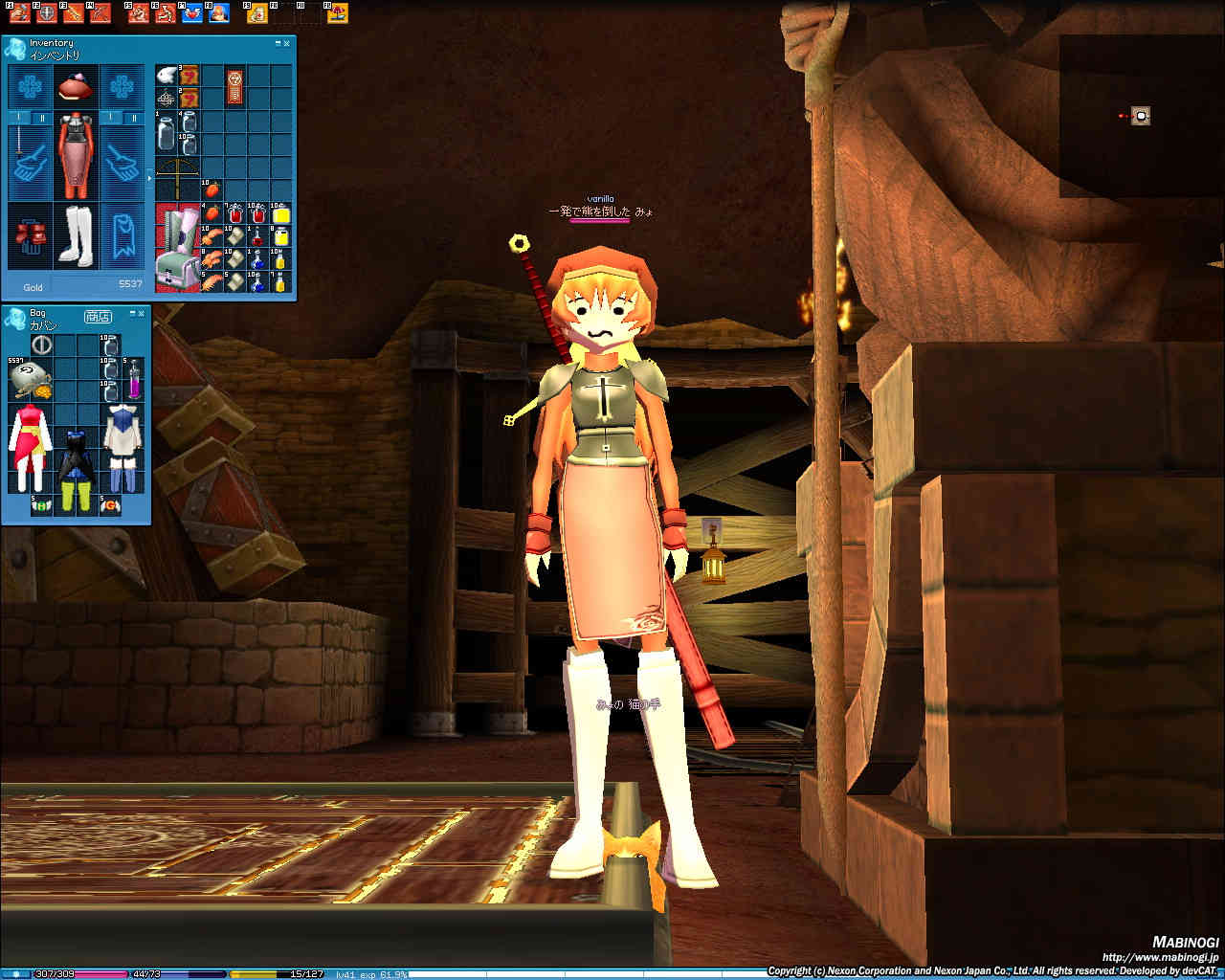The height and width of the screenshot is (980, 1225).
Task: Close the Bag window
Action: click(141, 313)
